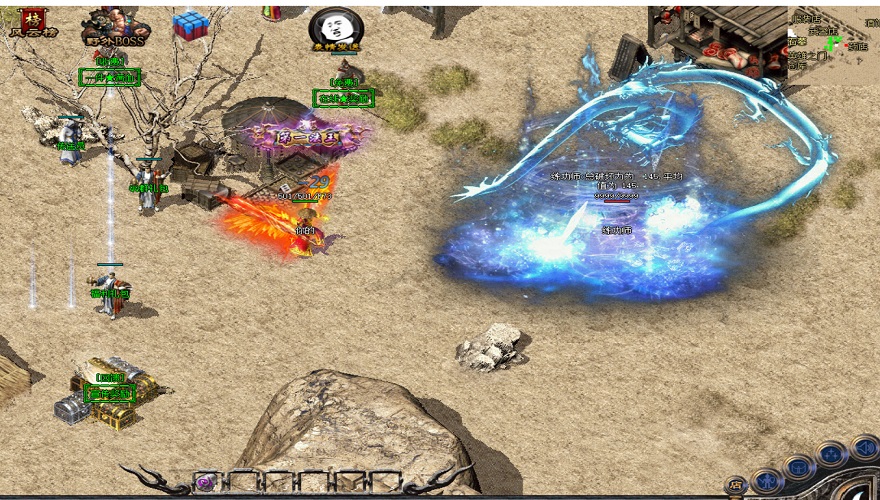Open the 店 shop button
Image resolution: width=880 pixels, height=500 pixels.
pyautogui.click(x=735, y=485)
